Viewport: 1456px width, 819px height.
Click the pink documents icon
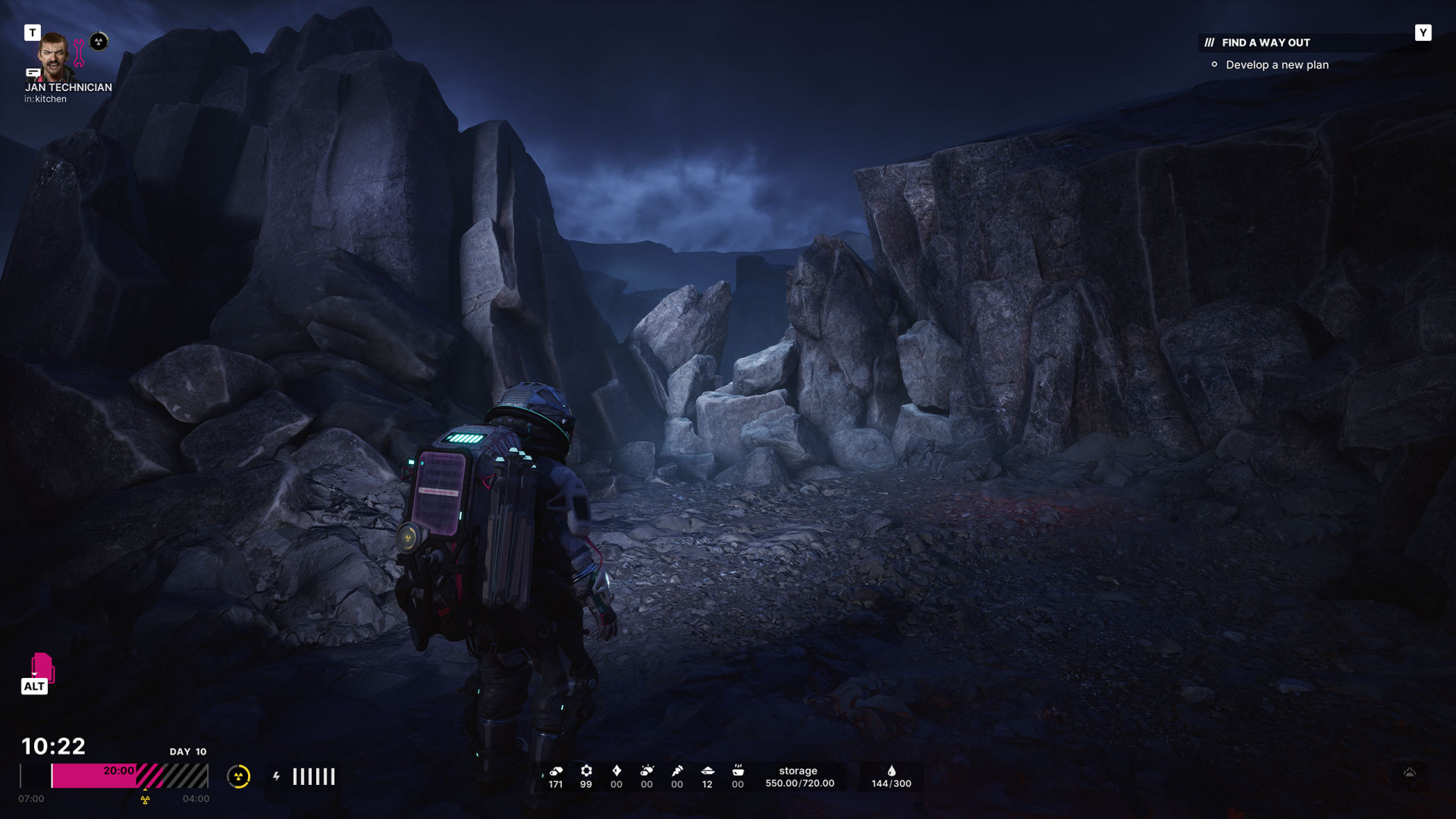[x=42, y=667]
